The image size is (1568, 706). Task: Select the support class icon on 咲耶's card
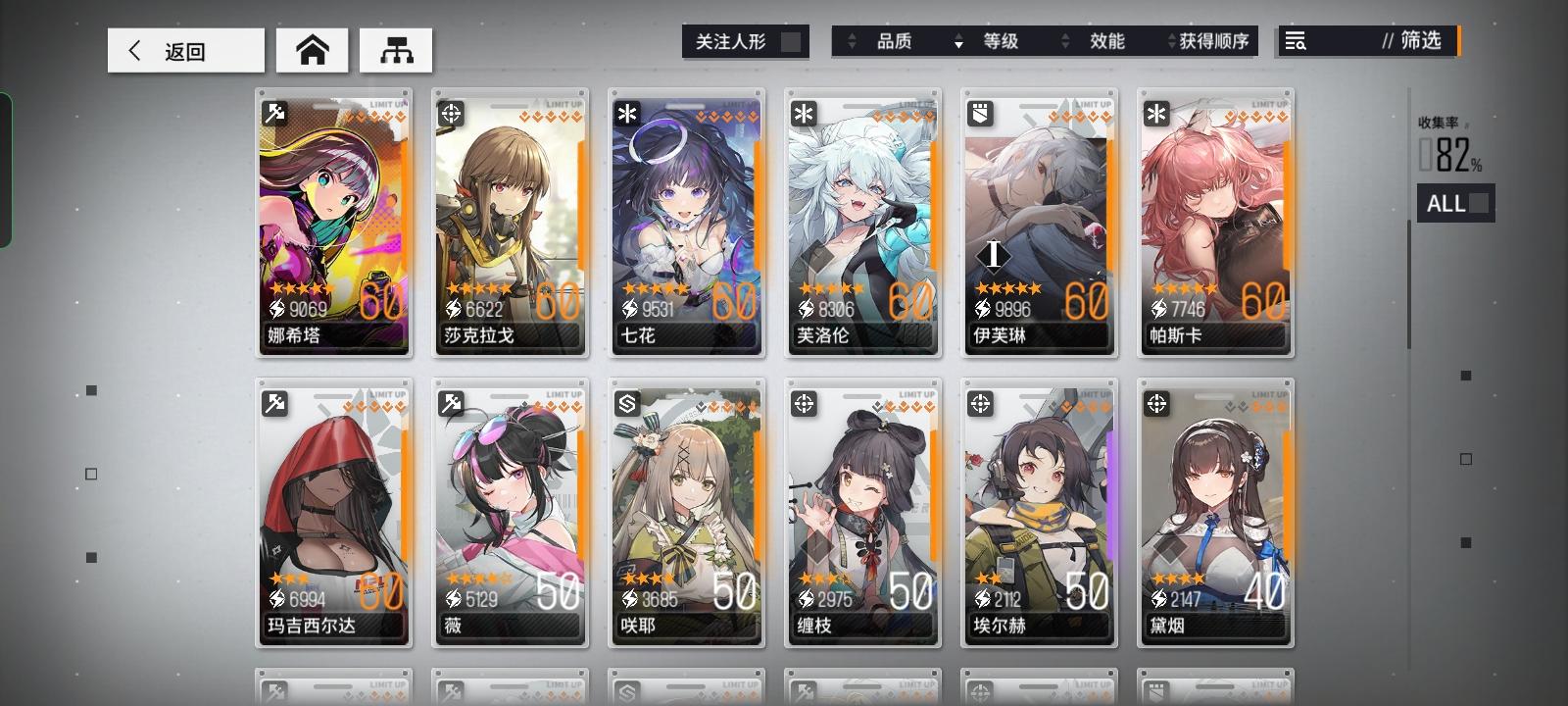[x=626, y=403]
